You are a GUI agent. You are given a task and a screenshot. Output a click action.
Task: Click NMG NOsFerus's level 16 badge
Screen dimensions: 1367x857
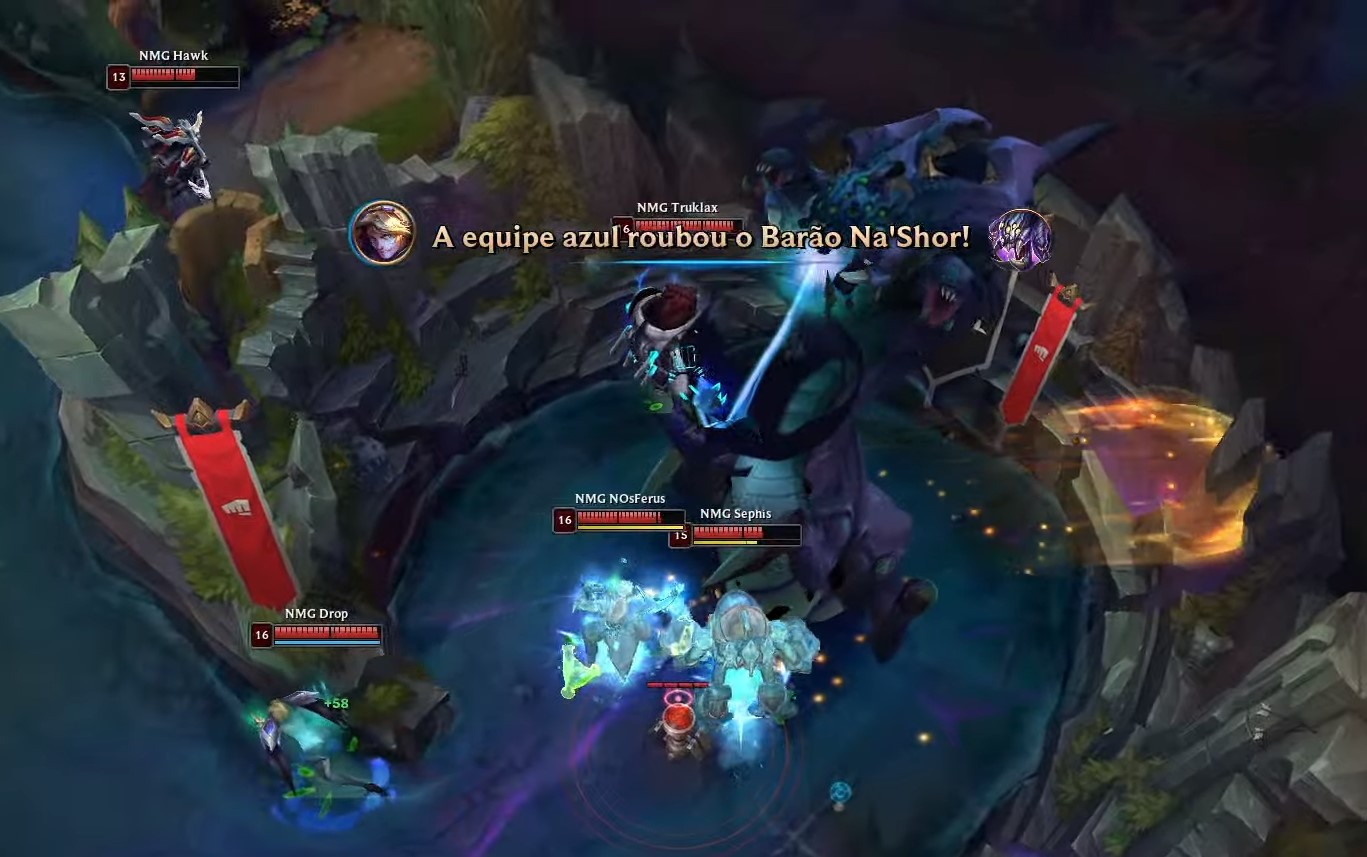click(x=567, y=519)
